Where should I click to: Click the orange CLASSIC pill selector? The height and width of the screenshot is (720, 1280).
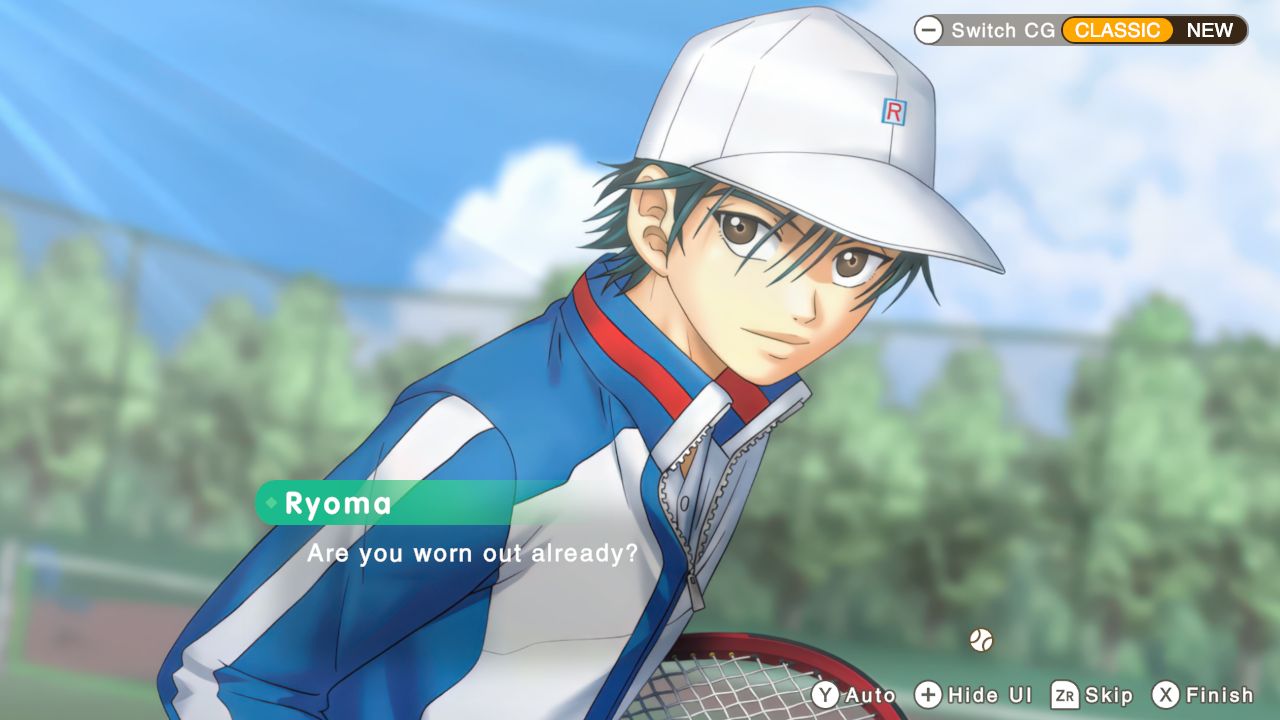[1117, 30]
